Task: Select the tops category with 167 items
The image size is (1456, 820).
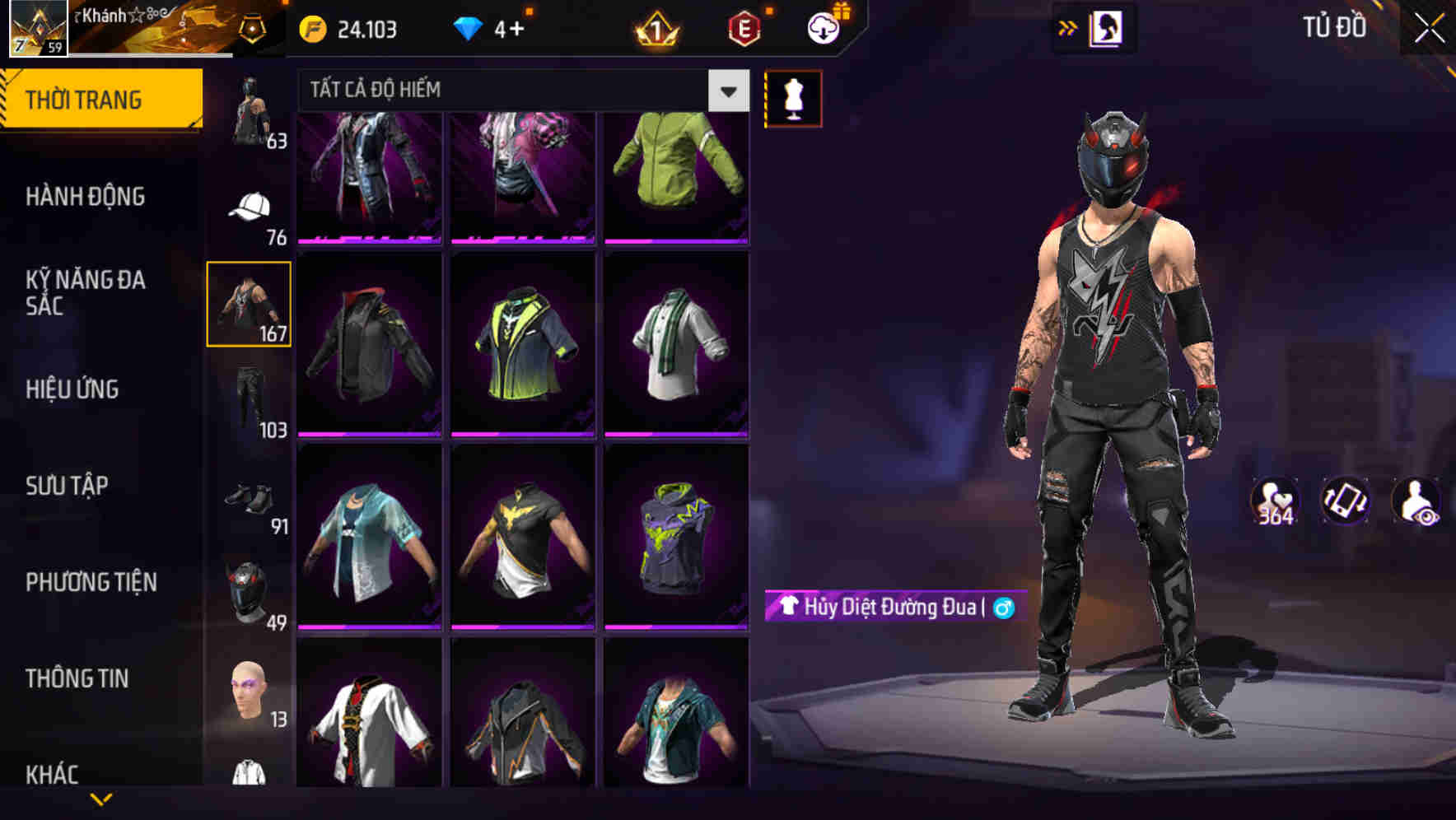Action: pos(249,305)
